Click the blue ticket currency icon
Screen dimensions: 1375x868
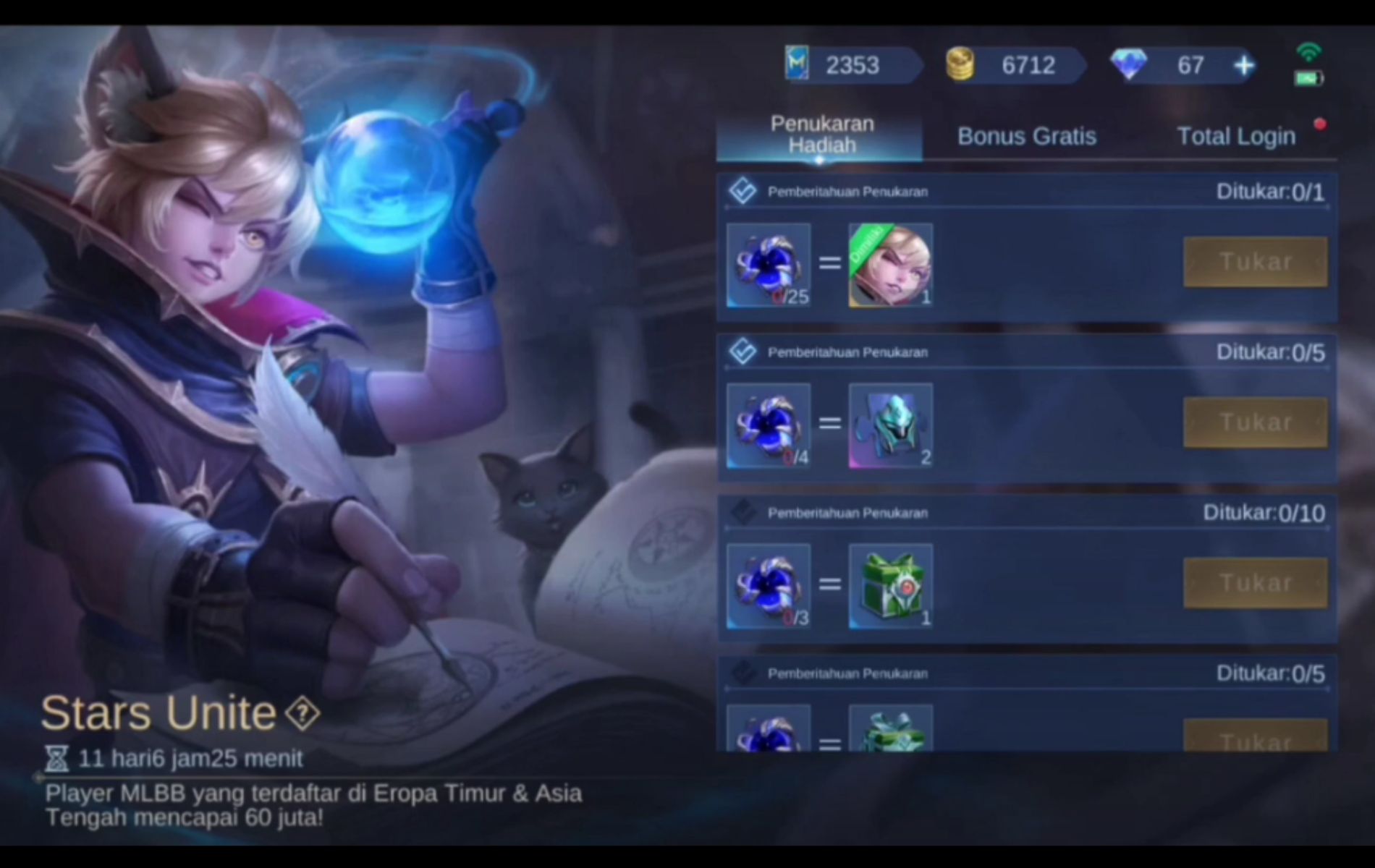click(798, 65)
